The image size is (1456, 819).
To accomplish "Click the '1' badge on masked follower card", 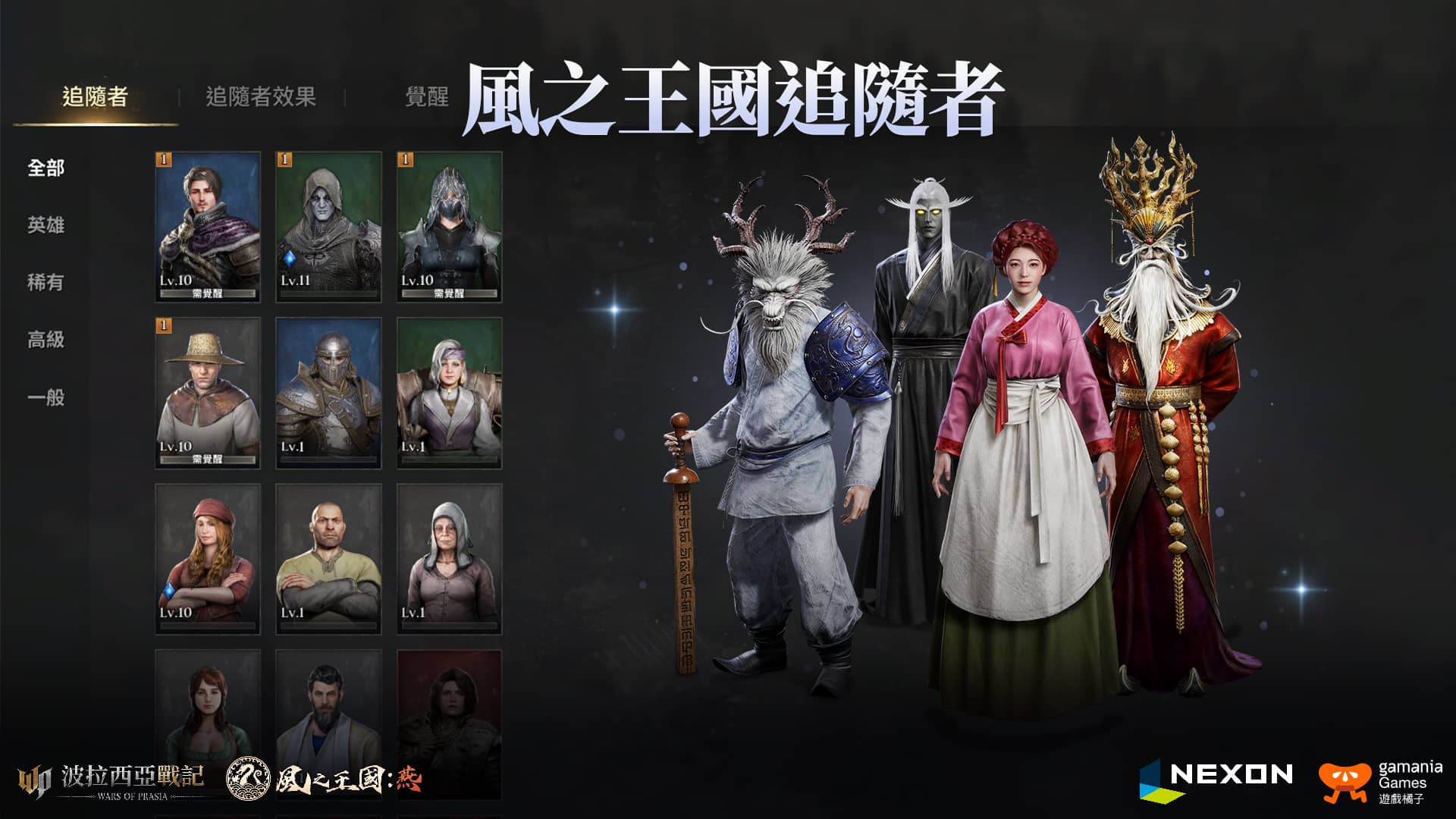I will click(404, 159).
